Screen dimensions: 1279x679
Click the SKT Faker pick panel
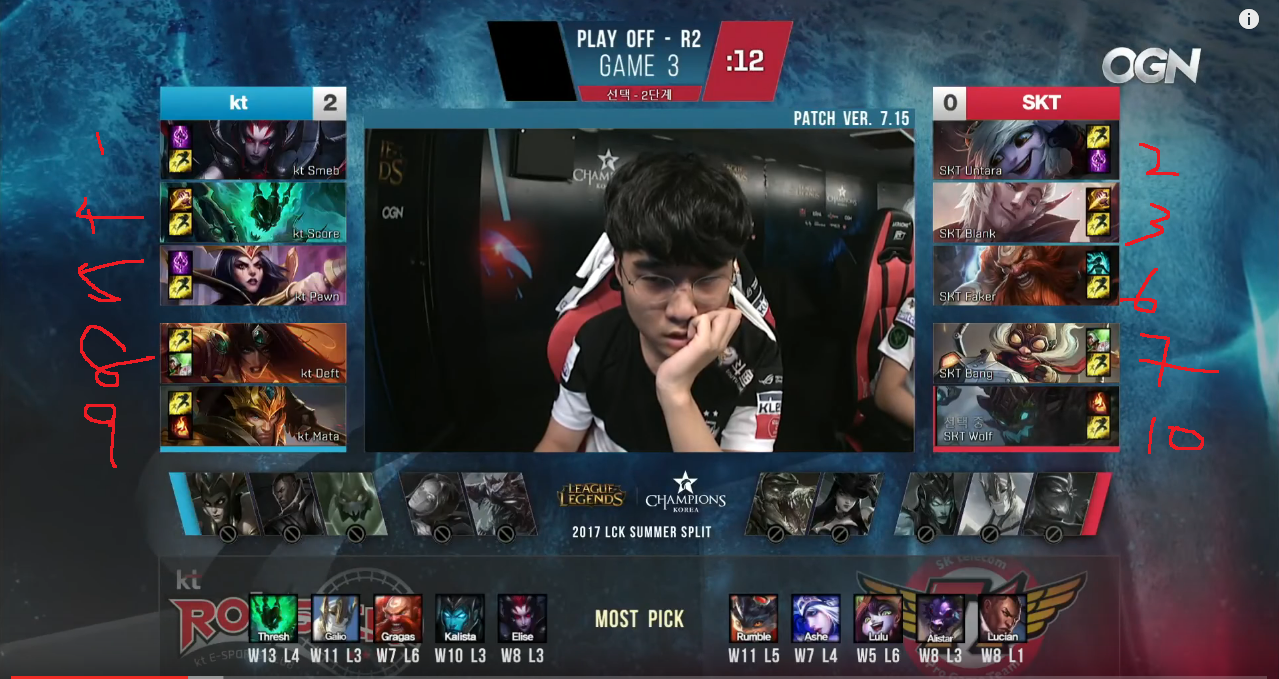pyautogui.click(x=1026, y=275)
